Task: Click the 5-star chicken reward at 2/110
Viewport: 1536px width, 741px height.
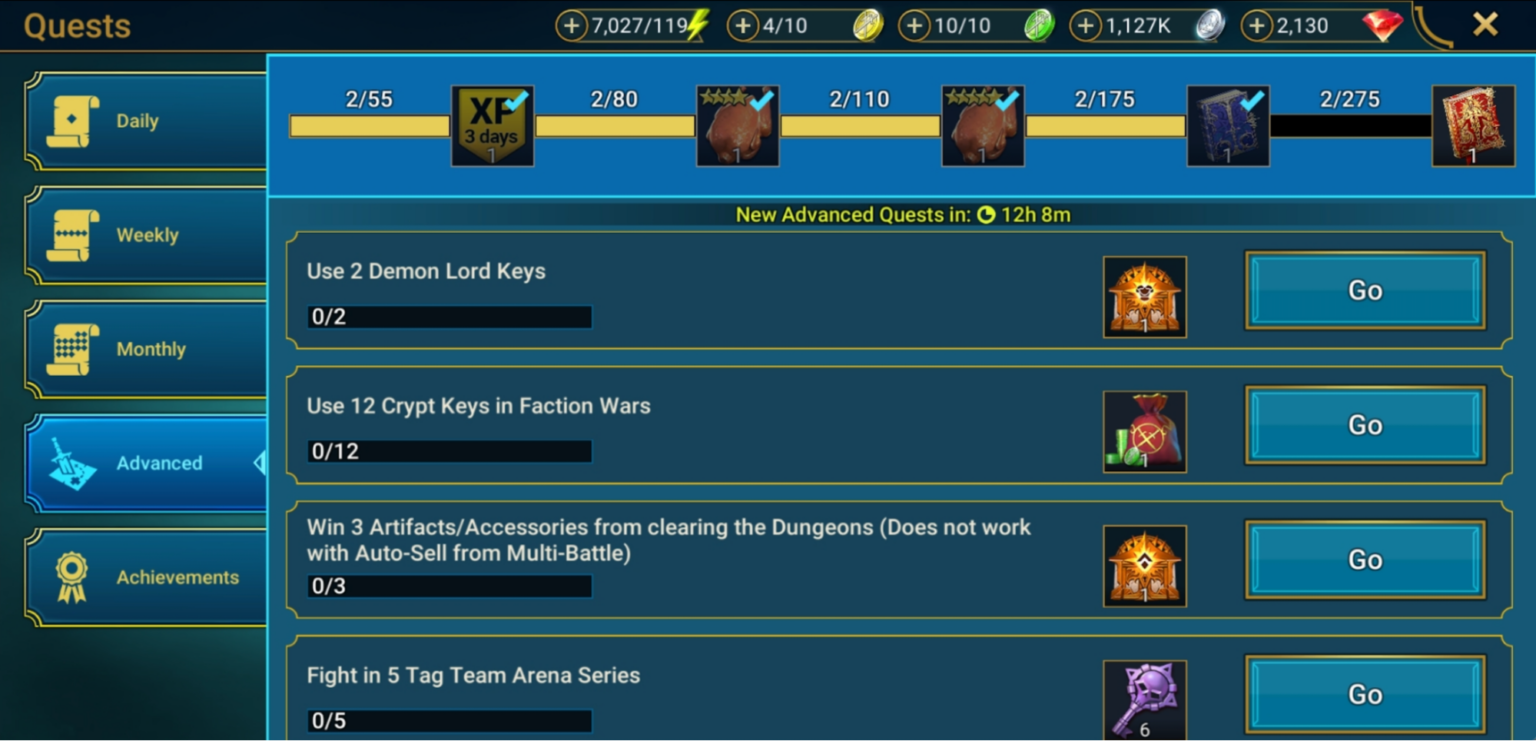Action: pyautogui.click(x=982, y=125)
